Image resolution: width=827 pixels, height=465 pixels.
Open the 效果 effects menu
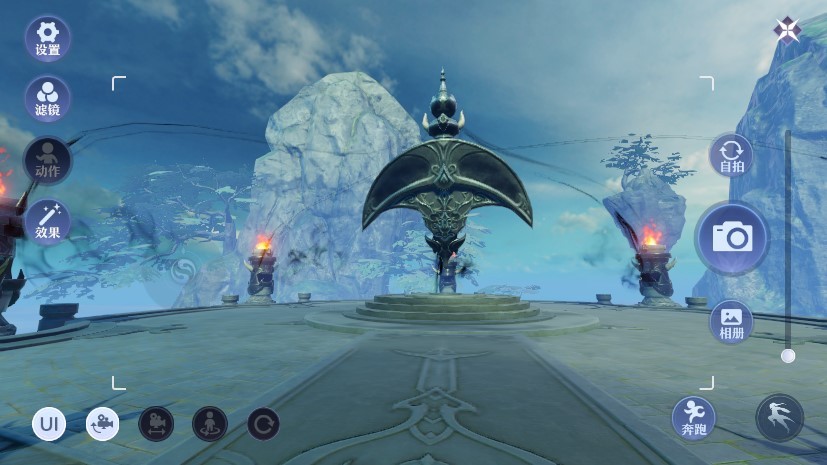[47, 221]
